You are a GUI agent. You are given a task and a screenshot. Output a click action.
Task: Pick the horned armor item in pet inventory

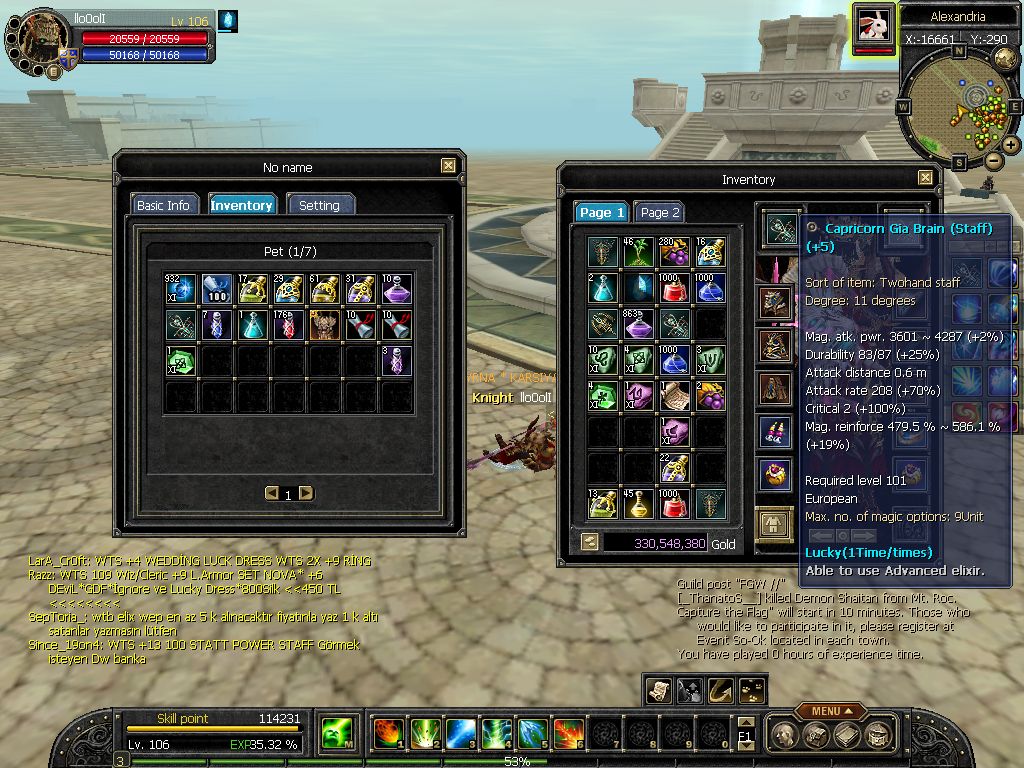325,324
